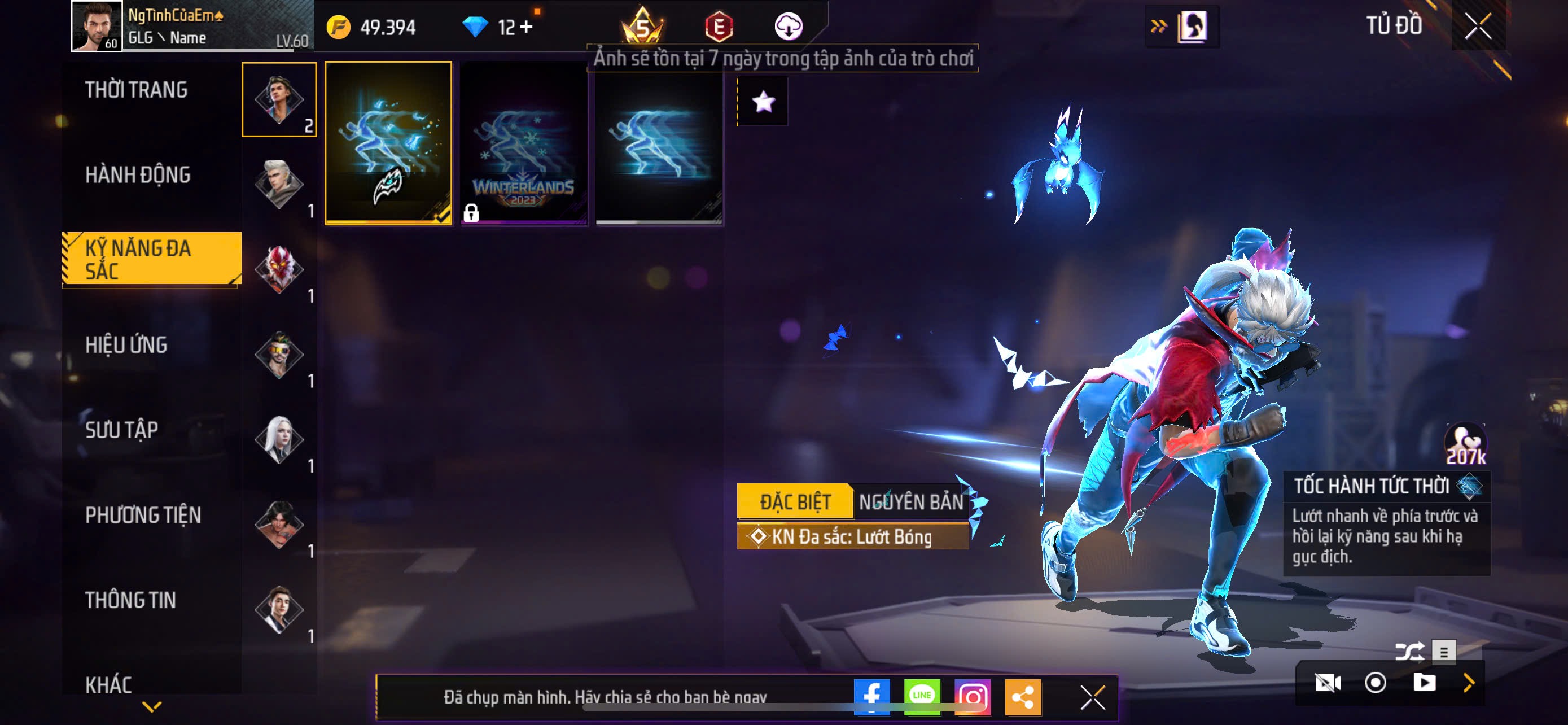The width and height of the screenshot is (1568, 725).
Task: Share the screenshot to Facebook
Action: [x=871, y=696]
